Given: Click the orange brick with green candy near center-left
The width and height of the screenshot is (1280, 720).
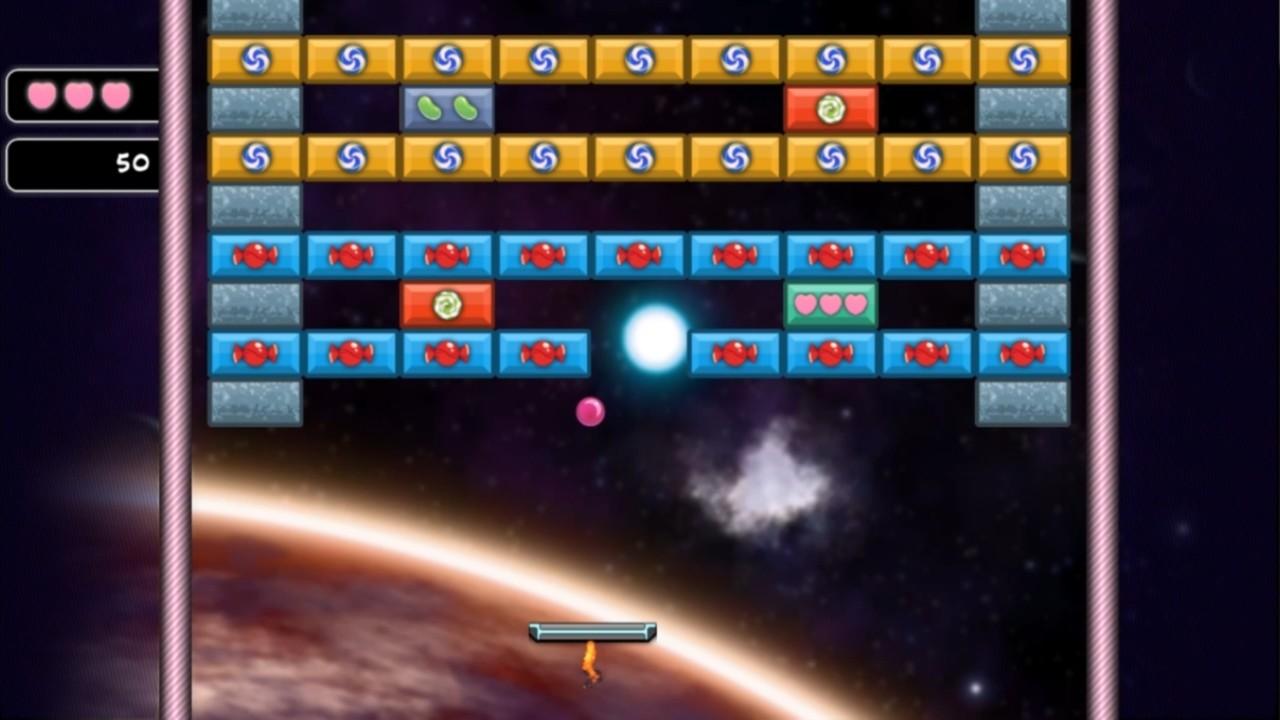Looking at the screenshot, I should tap(446, 303).
